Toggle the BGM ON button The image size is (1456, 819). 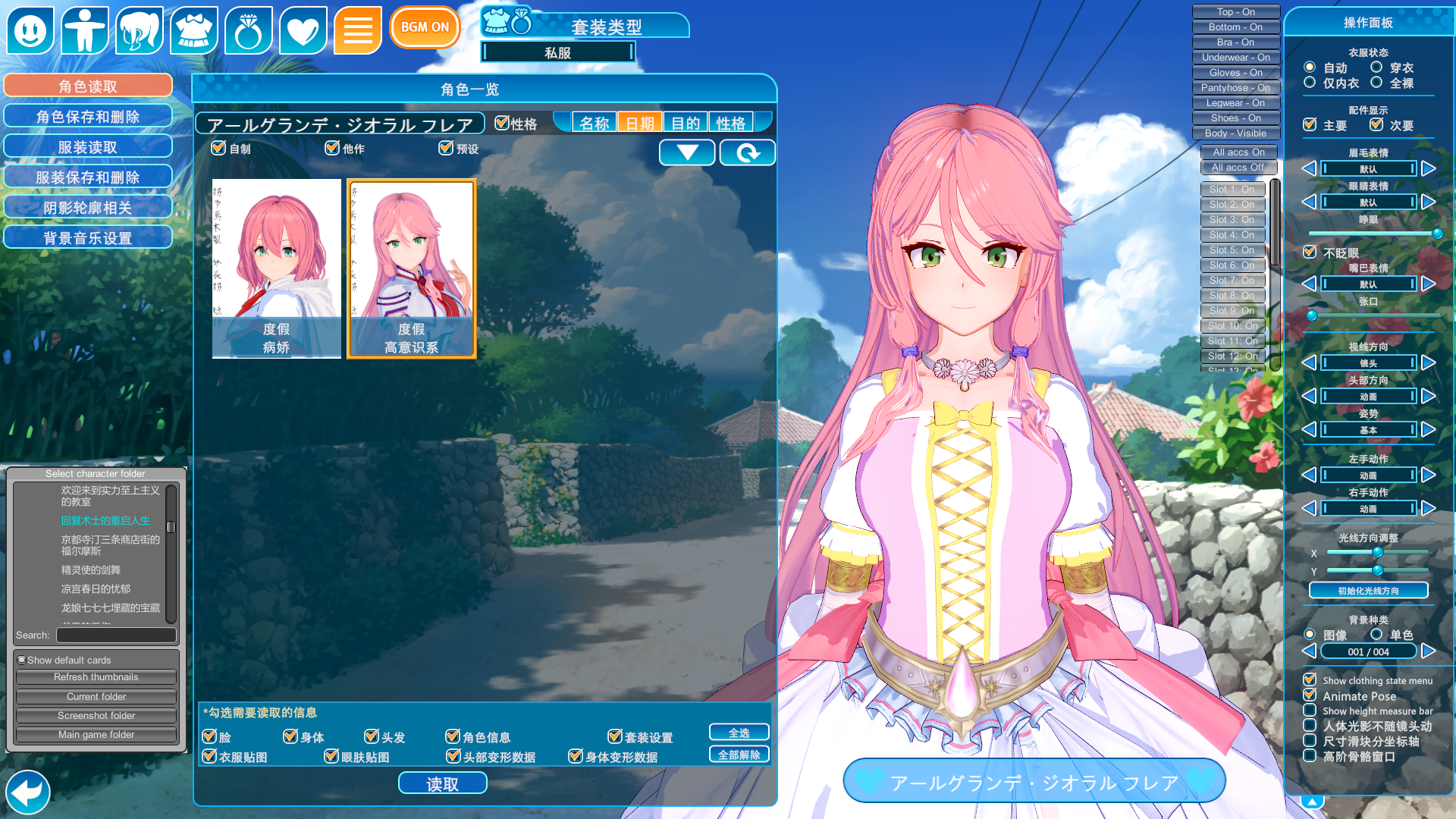[425, 27]
